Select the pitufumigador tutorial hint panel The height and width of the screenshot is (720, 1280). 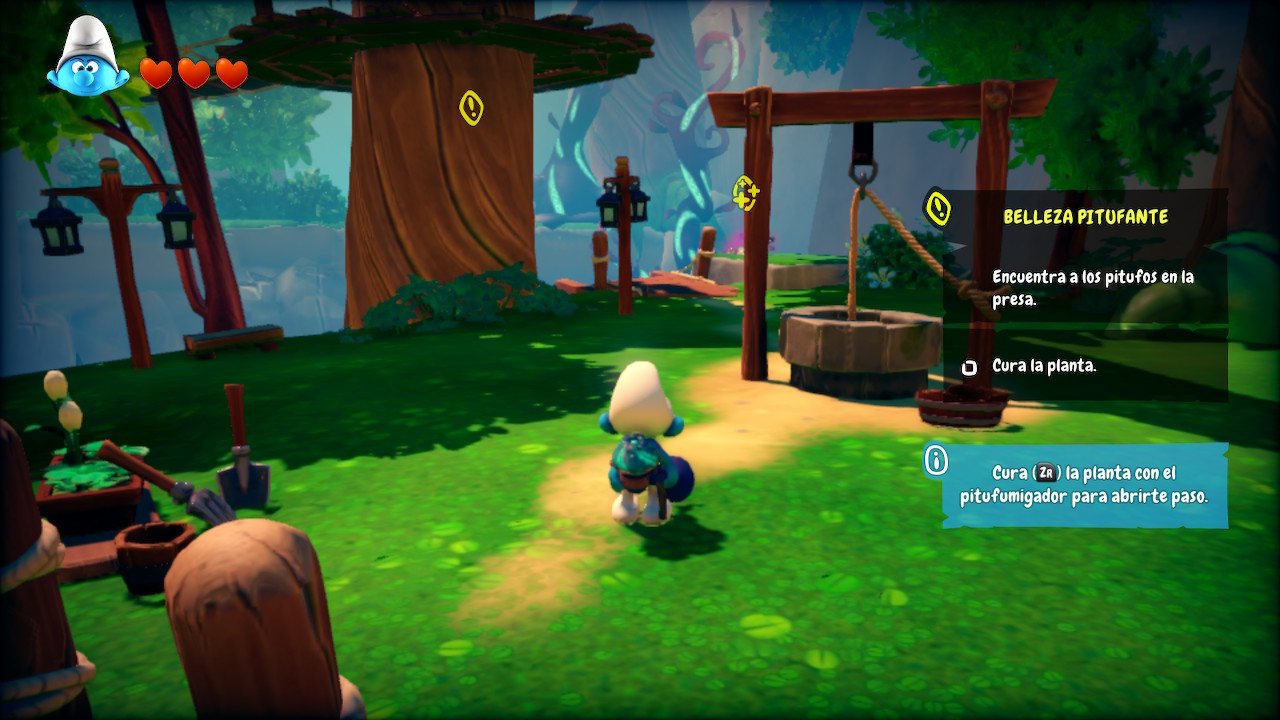[1085, 485]
